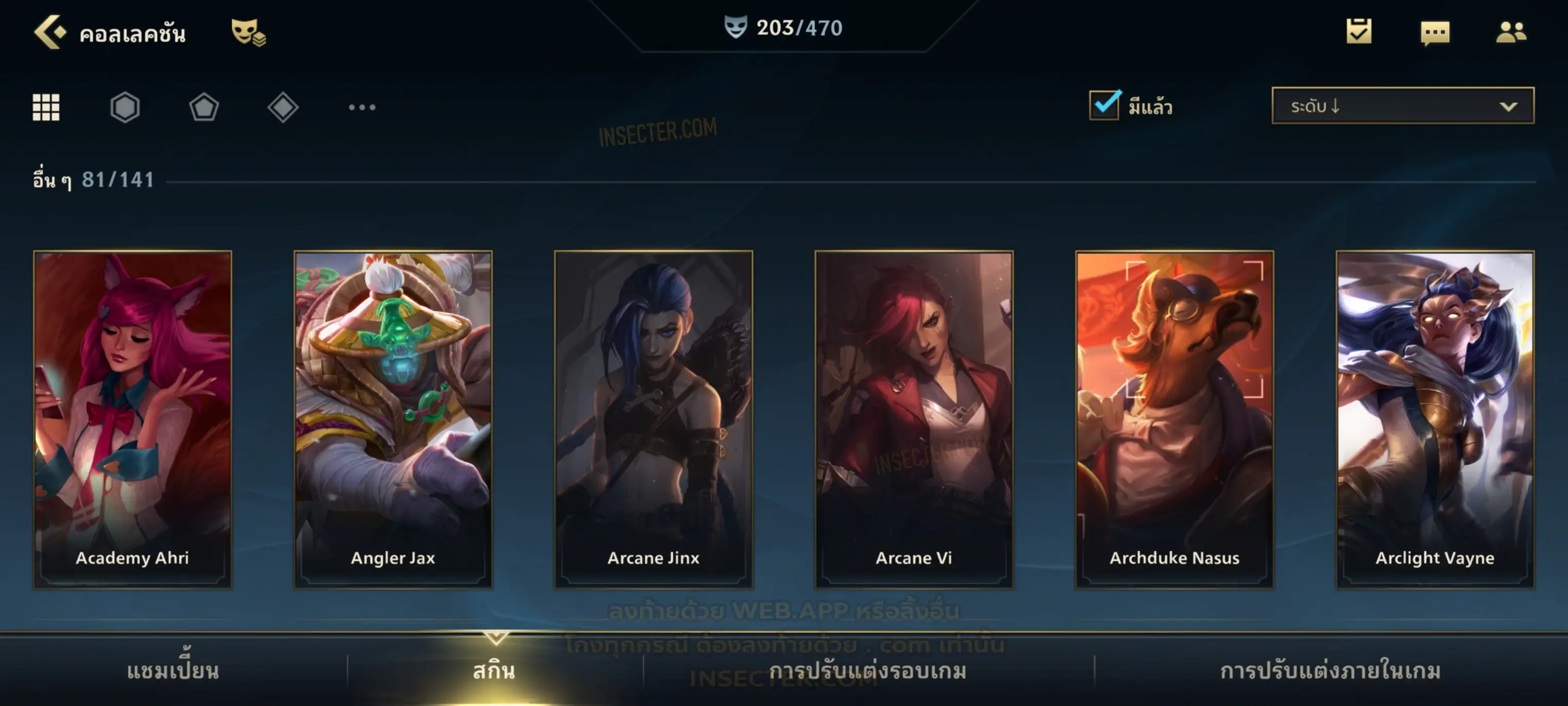1568x706 pixels.
Task: Choose the pentagon rarity filter
Action: click(x=204, y=107)
